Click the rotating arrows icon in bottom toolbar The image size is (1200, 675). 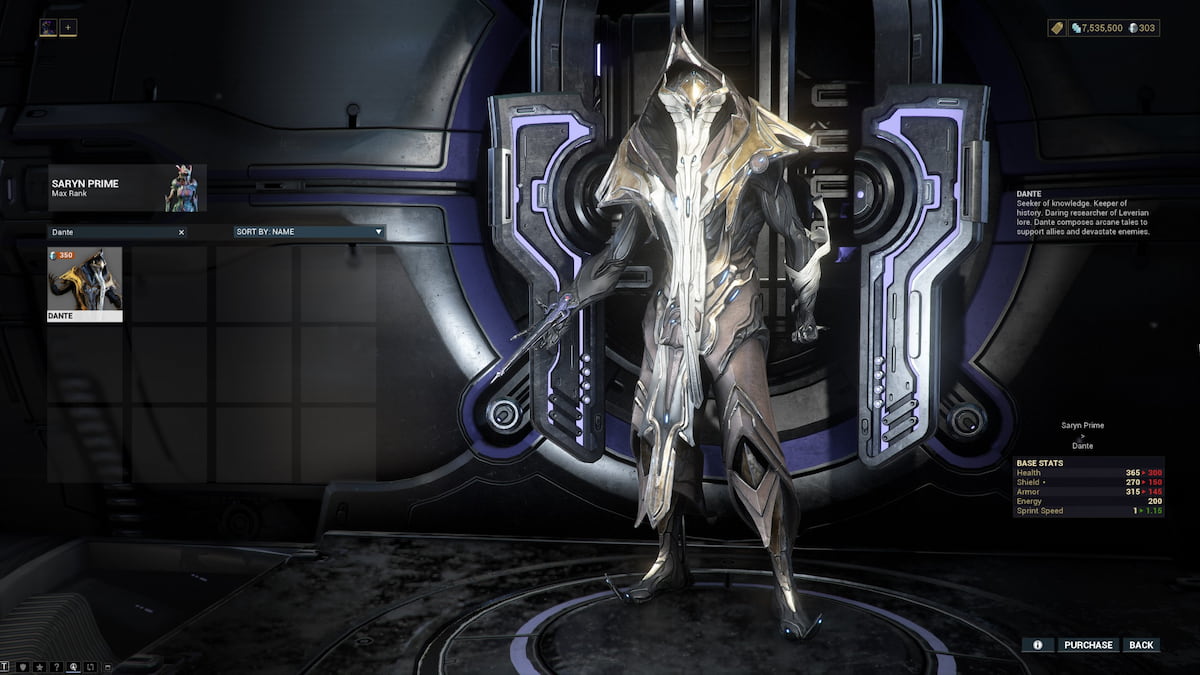tap(90, 666)
